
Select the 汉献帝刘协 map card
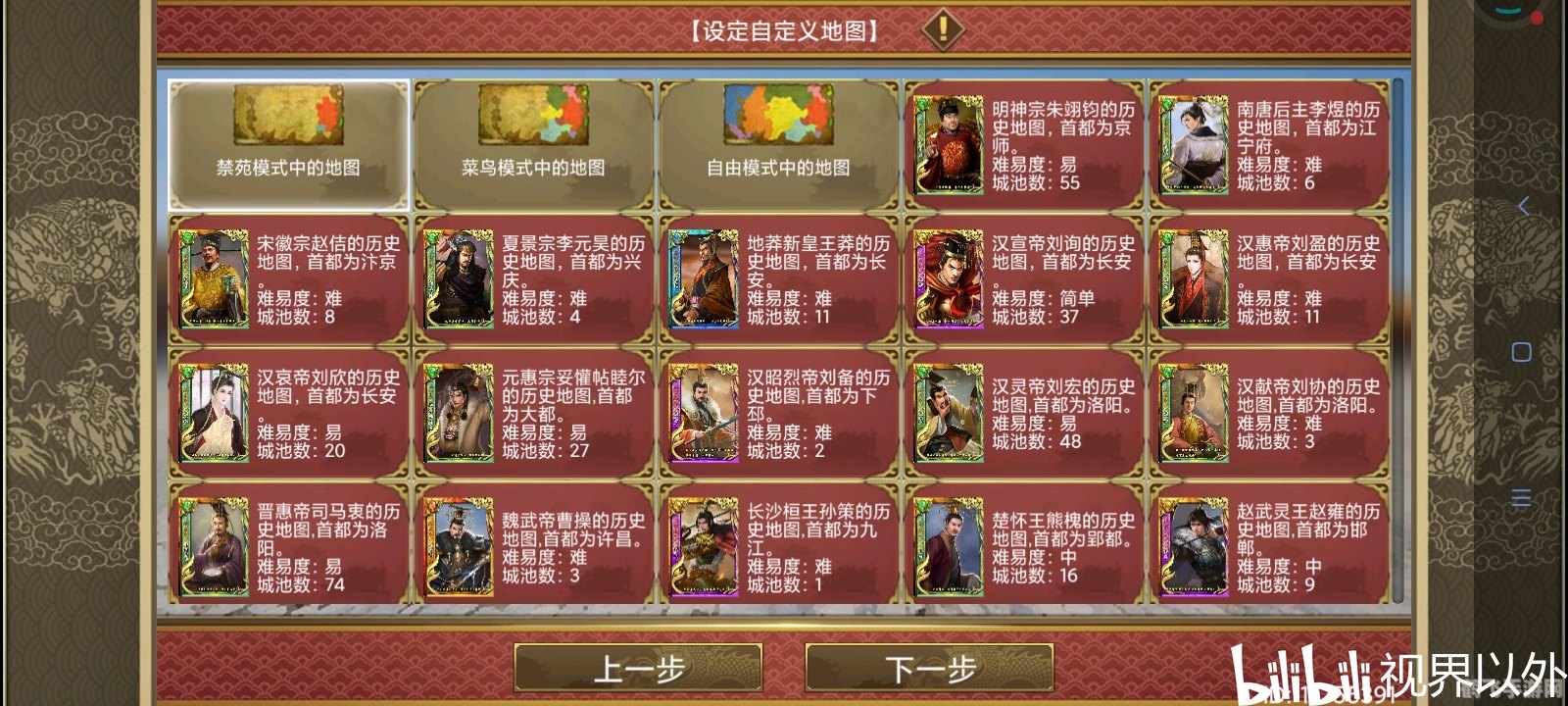click(1269, 414)
